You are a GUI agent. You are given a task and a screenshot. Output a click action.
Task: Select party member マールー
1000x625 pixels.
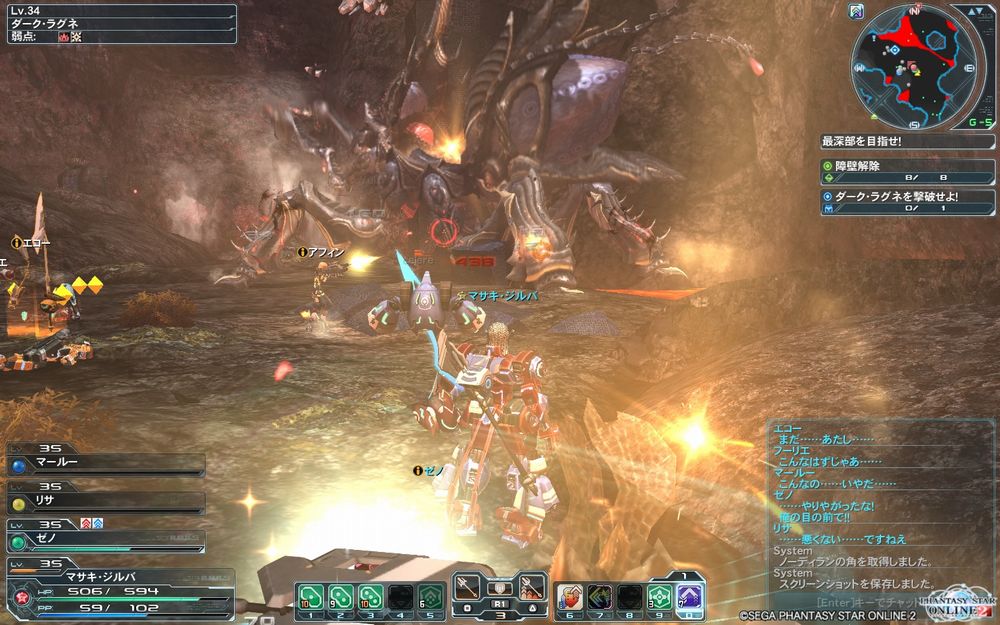coord(105,464)
